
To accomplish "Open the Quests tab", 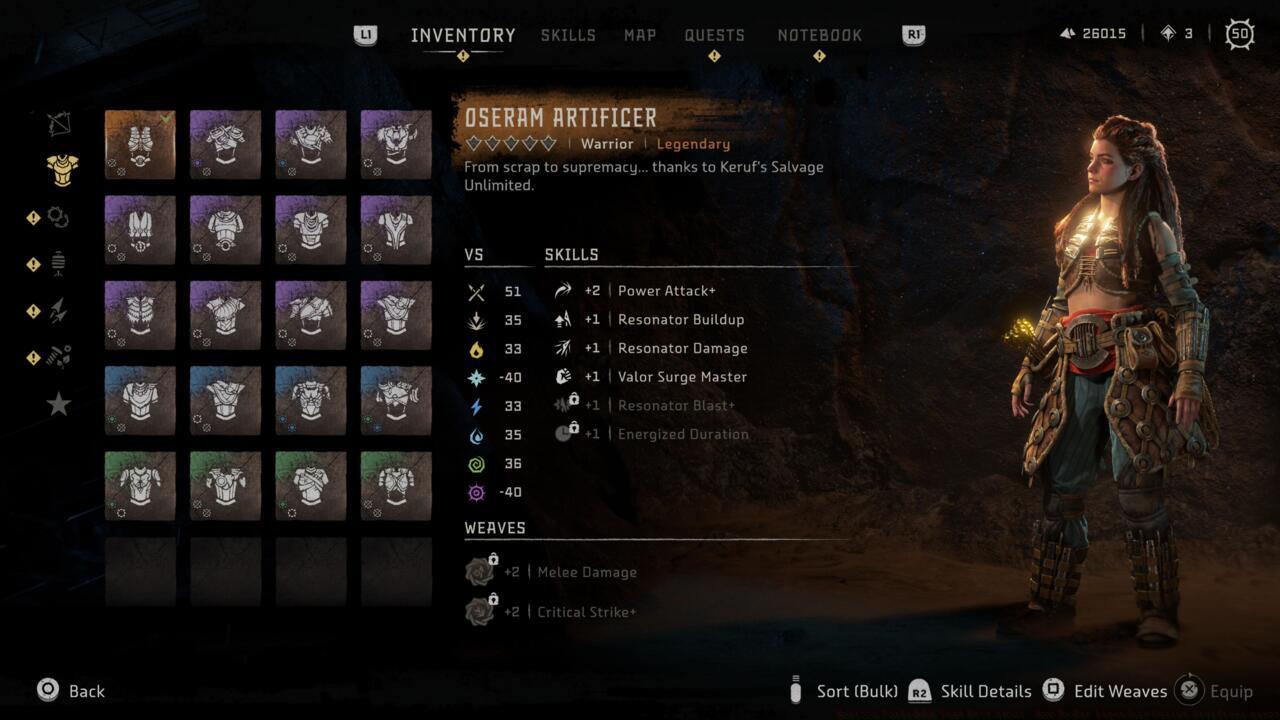I will pos(715,34).
